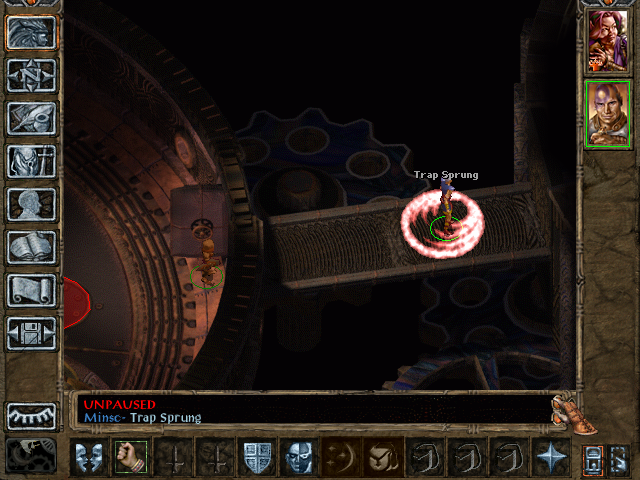Choose the star formation button
The width and height of the screenshot is (640, 480).
[x=550, y=457]
